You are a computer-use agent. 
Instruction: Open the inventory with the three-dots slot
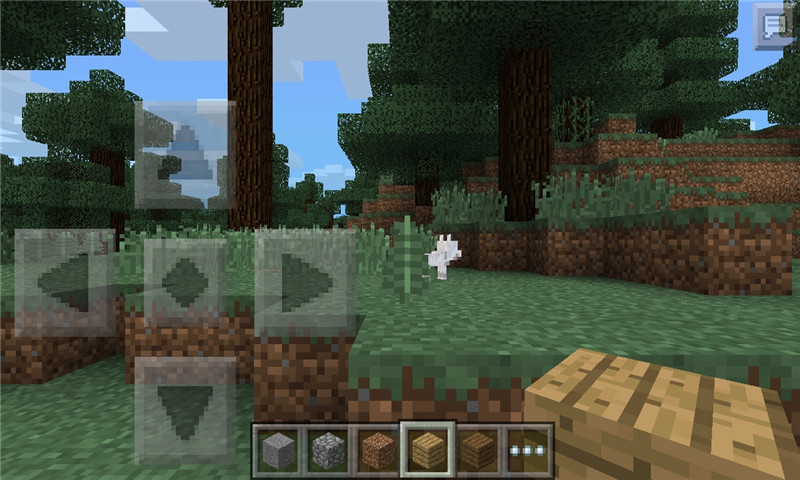click(528, 451)
